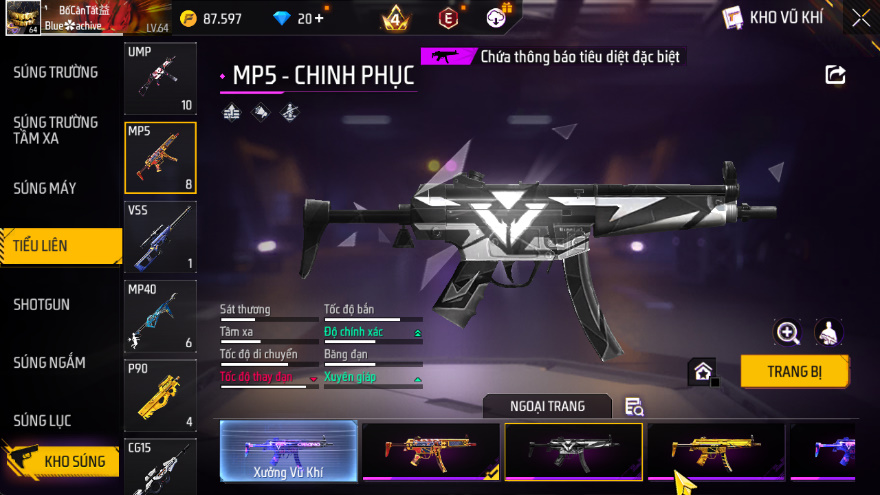Choose the VSS weapon entry
This screenshot has width=880, height=495.
coord(160,237)
